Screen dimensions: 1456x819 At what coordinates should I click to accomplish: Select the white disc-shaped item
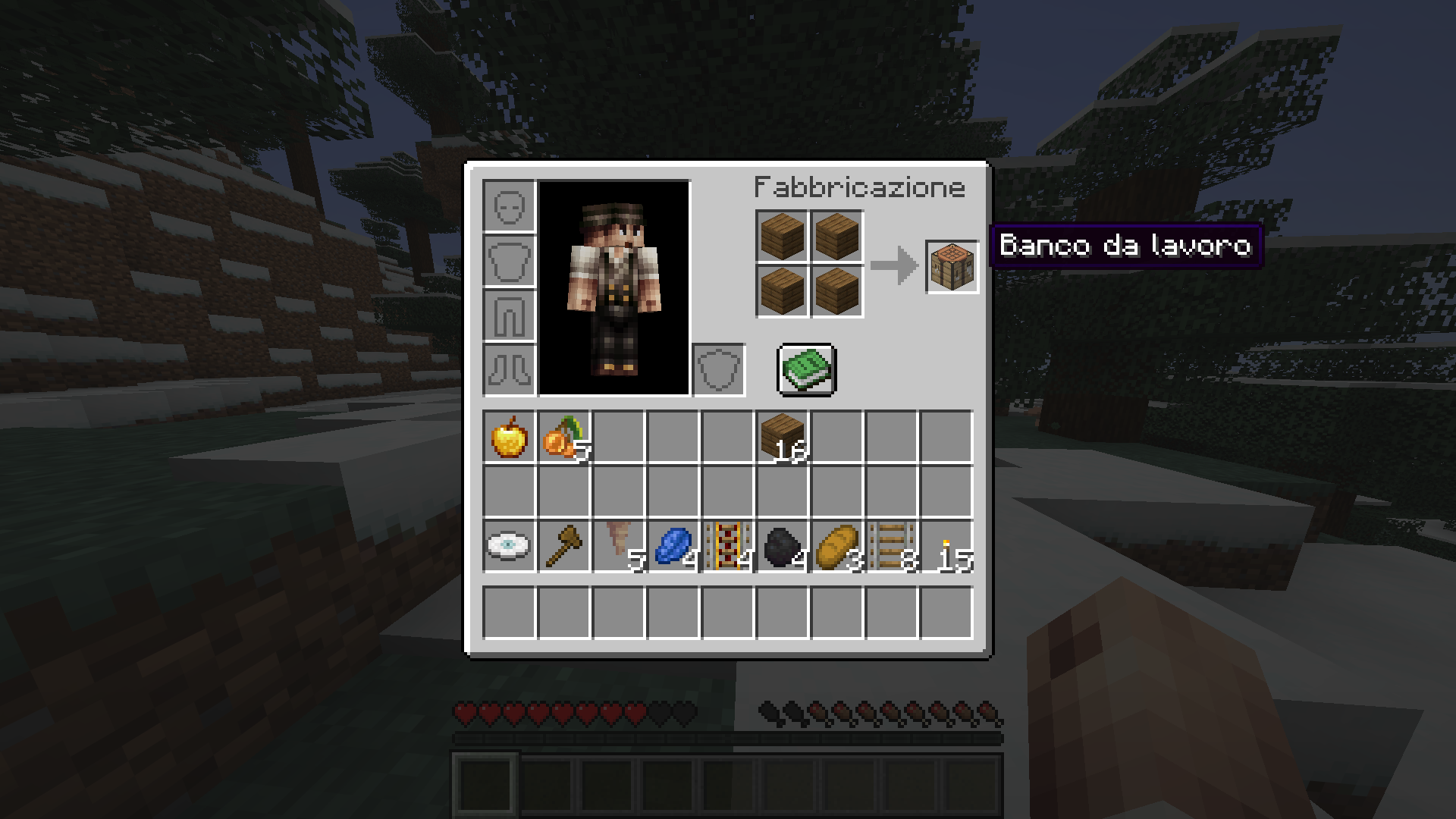pos(510,544)
